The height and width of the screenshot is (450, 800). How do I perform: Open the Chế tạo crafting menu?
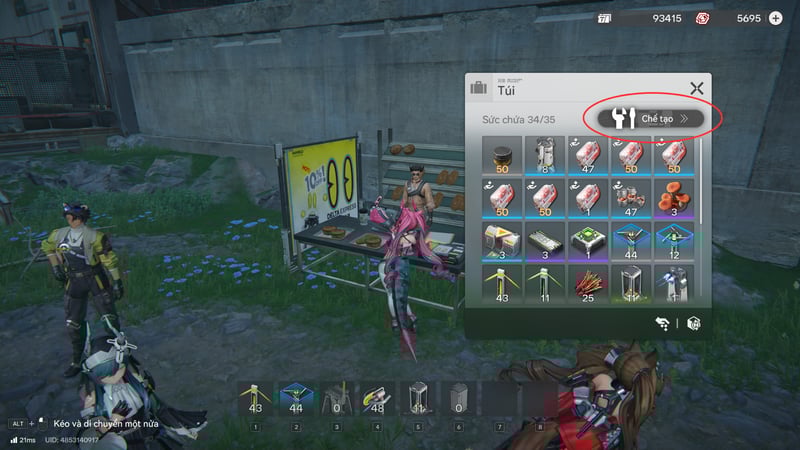(x=651, y=118)
